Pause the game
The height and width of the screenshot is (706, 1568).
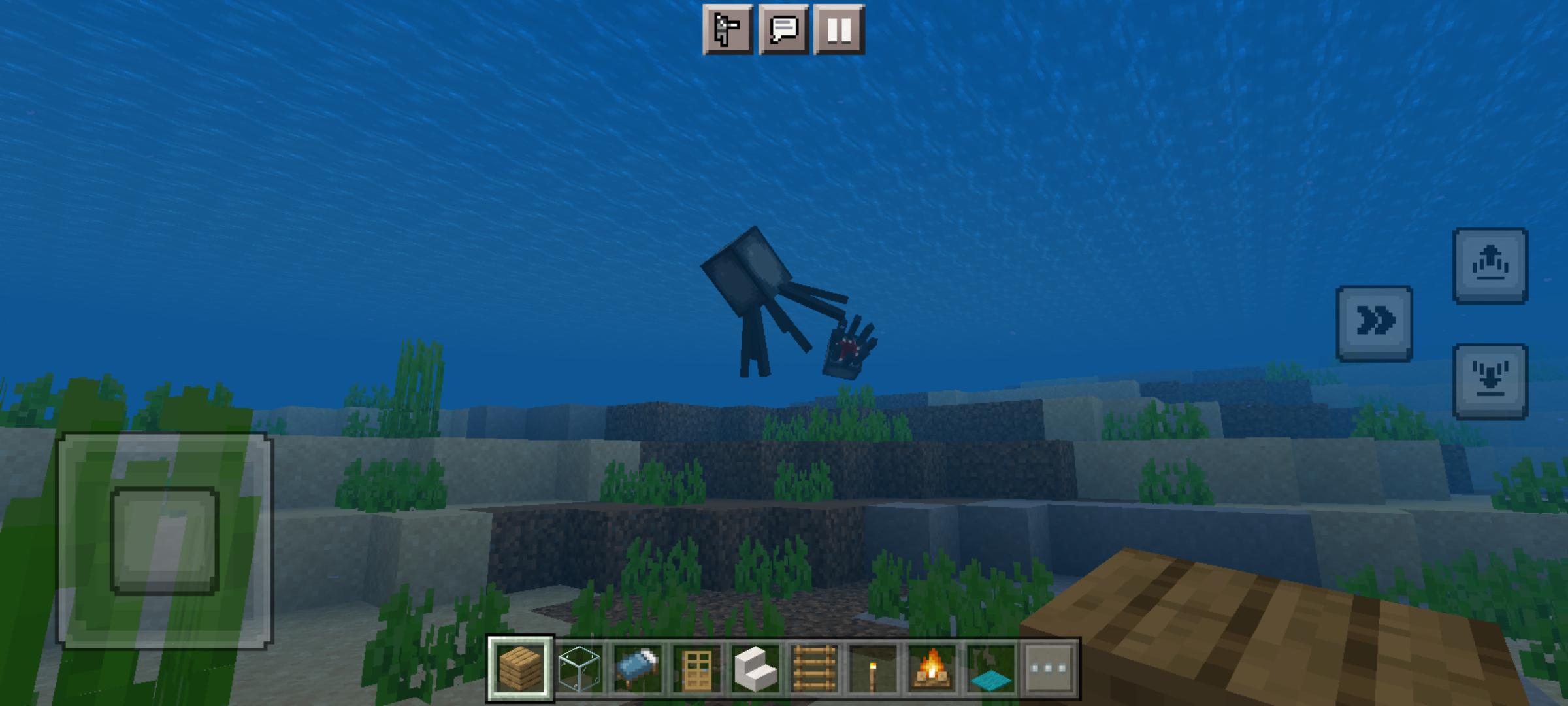(837, 29)
